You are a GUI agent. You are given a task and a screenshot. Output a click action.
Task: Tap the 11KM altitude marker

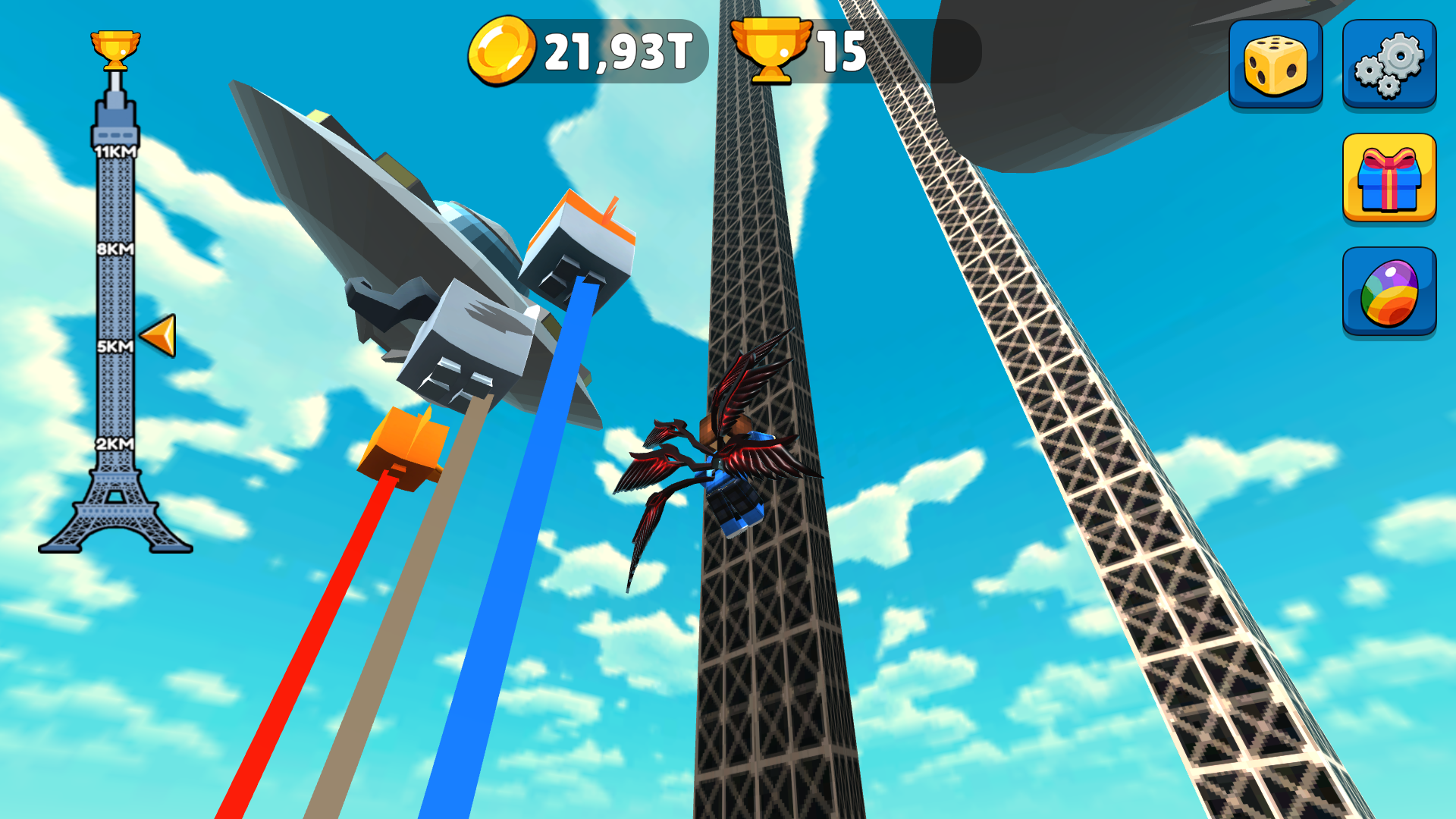[115, 152]
